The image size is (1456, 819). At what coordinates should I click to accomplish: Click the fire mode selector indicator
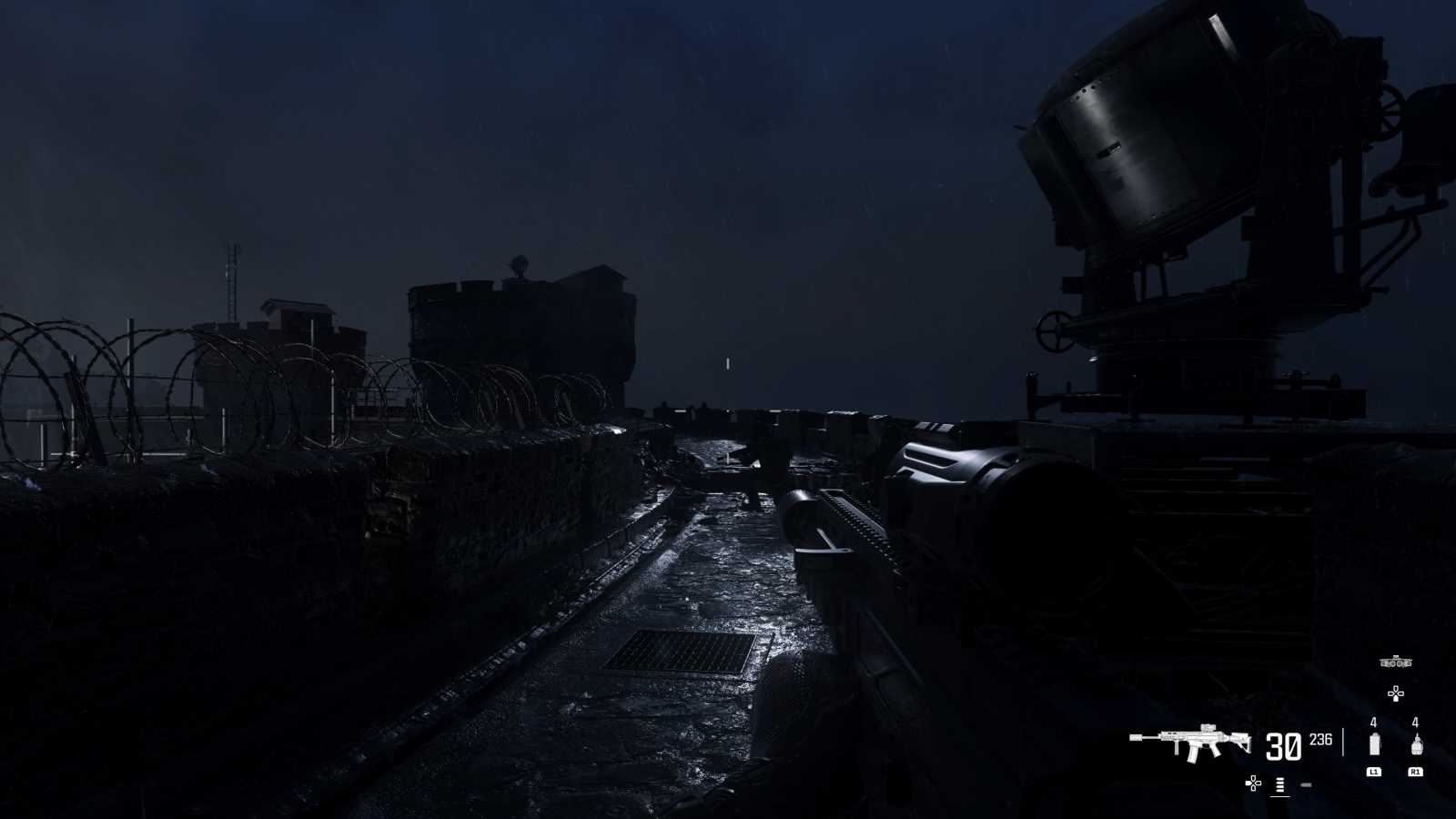pos(1279,784)
